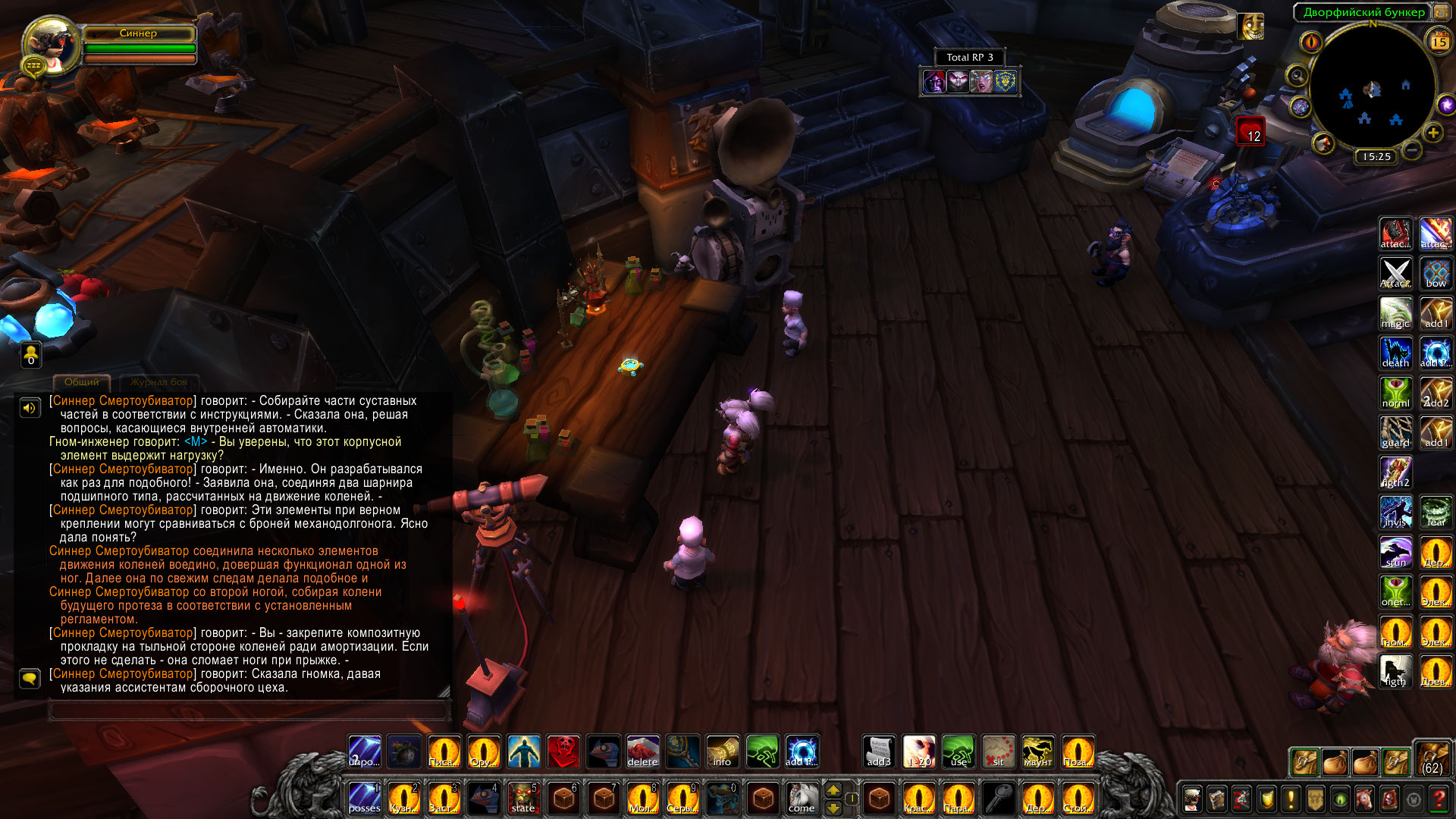The height and width of the screenshot is (819, 1456).
Task: Switch to the Общий chat tab
Action: click(x=82, y=382)
